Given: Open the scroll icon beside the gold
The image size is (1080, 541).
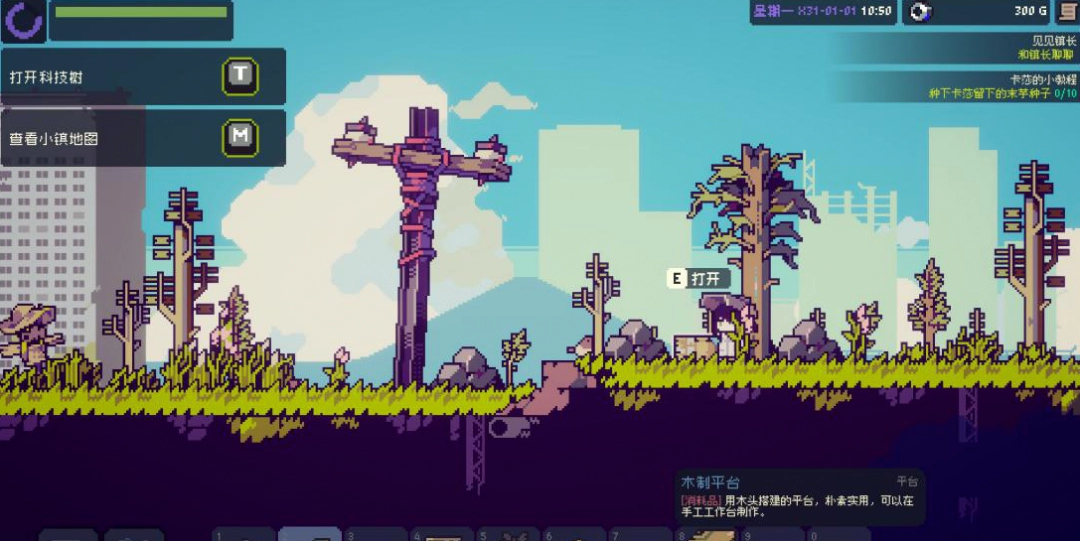Looking at the screenshot, I should point(1068,11).
